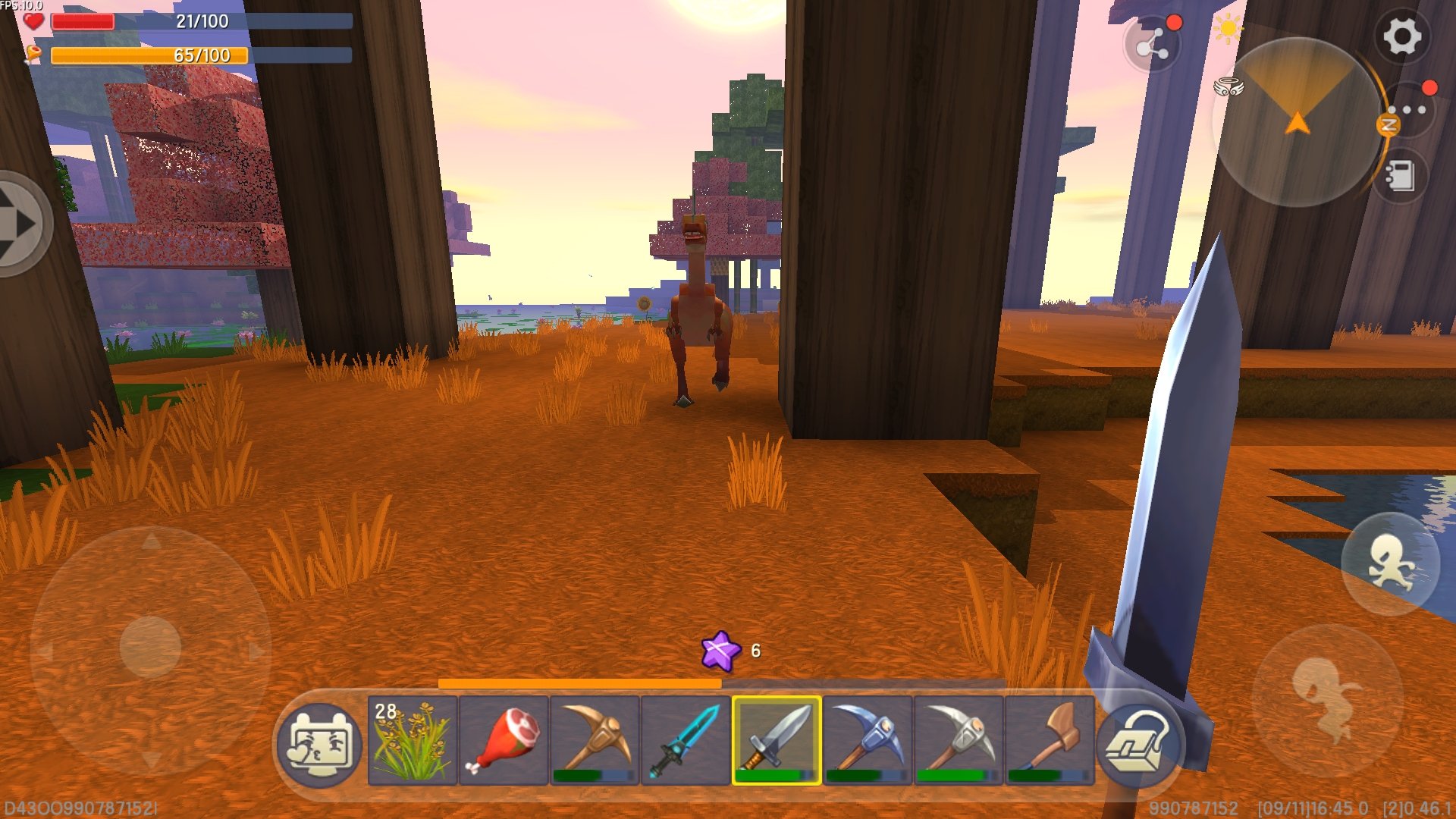The image size is (1456, 819).
Task: Select the bronze pickaxe hotbar slot
Action: point(595,740)
